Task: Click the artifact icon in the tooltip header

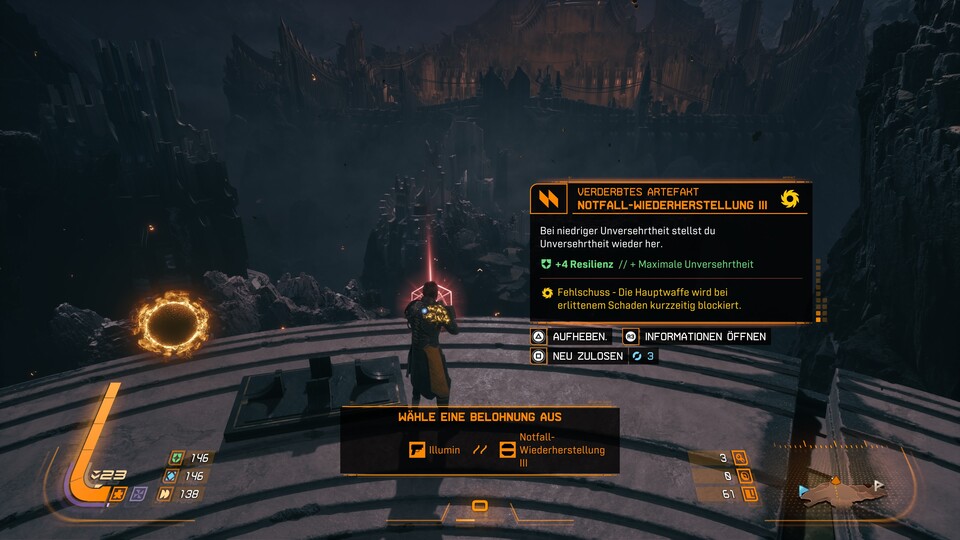Action: [549, 198]
